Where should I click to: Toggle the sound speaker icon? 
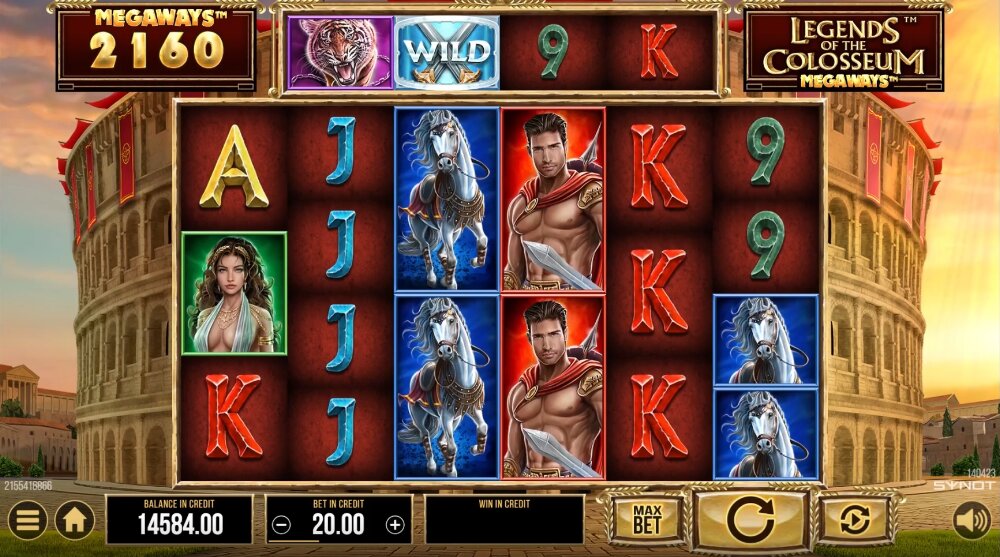970,520
